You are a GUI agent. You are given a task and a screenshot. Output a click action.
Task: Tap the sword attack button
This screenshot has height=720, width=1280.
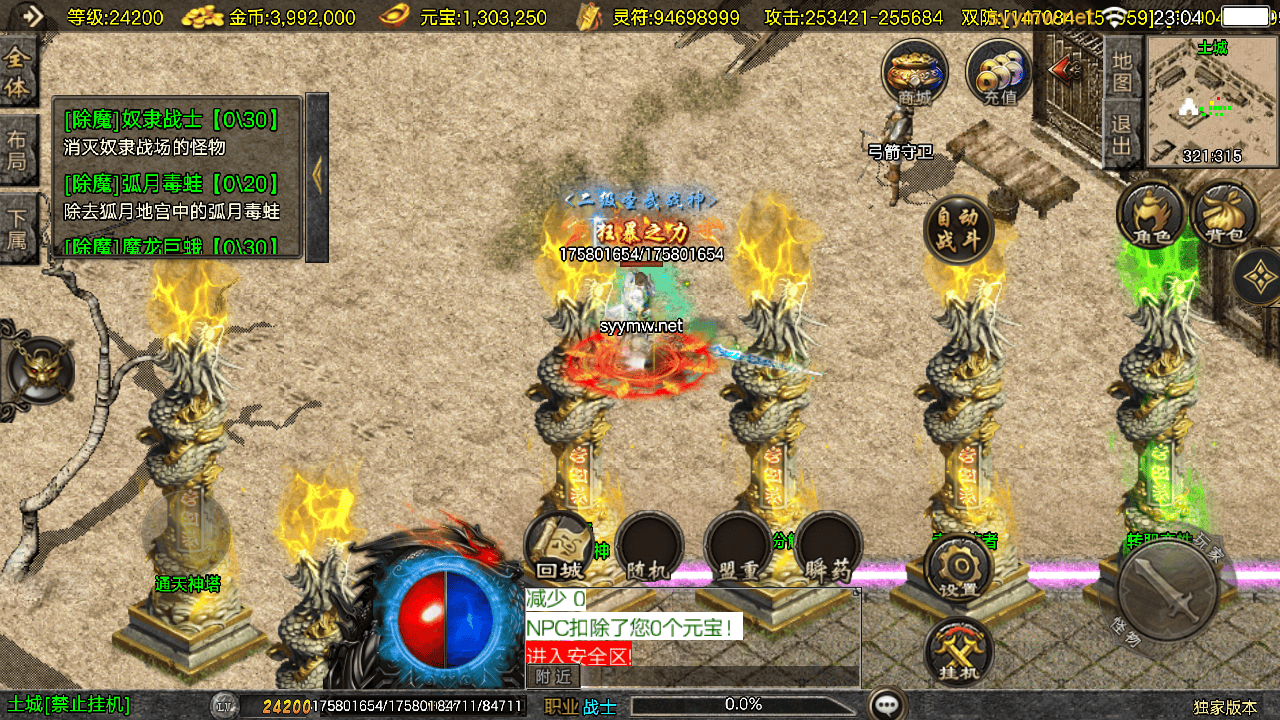(x=1167, y=590)
